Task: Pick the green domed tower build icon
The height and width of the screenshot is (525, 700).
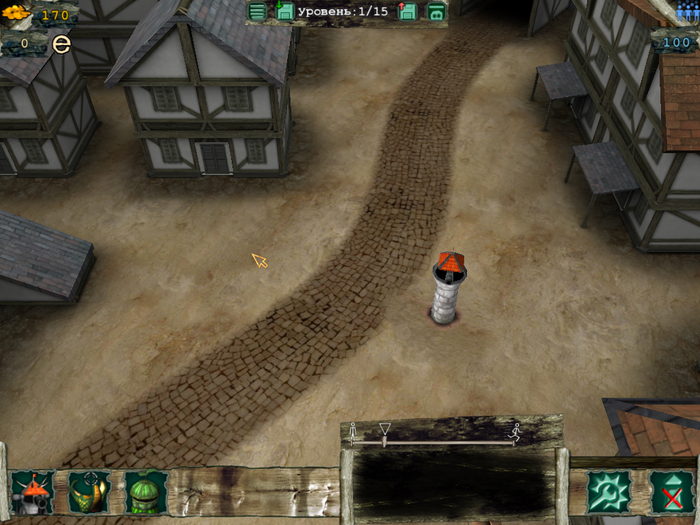Action: tap(146, 492)
